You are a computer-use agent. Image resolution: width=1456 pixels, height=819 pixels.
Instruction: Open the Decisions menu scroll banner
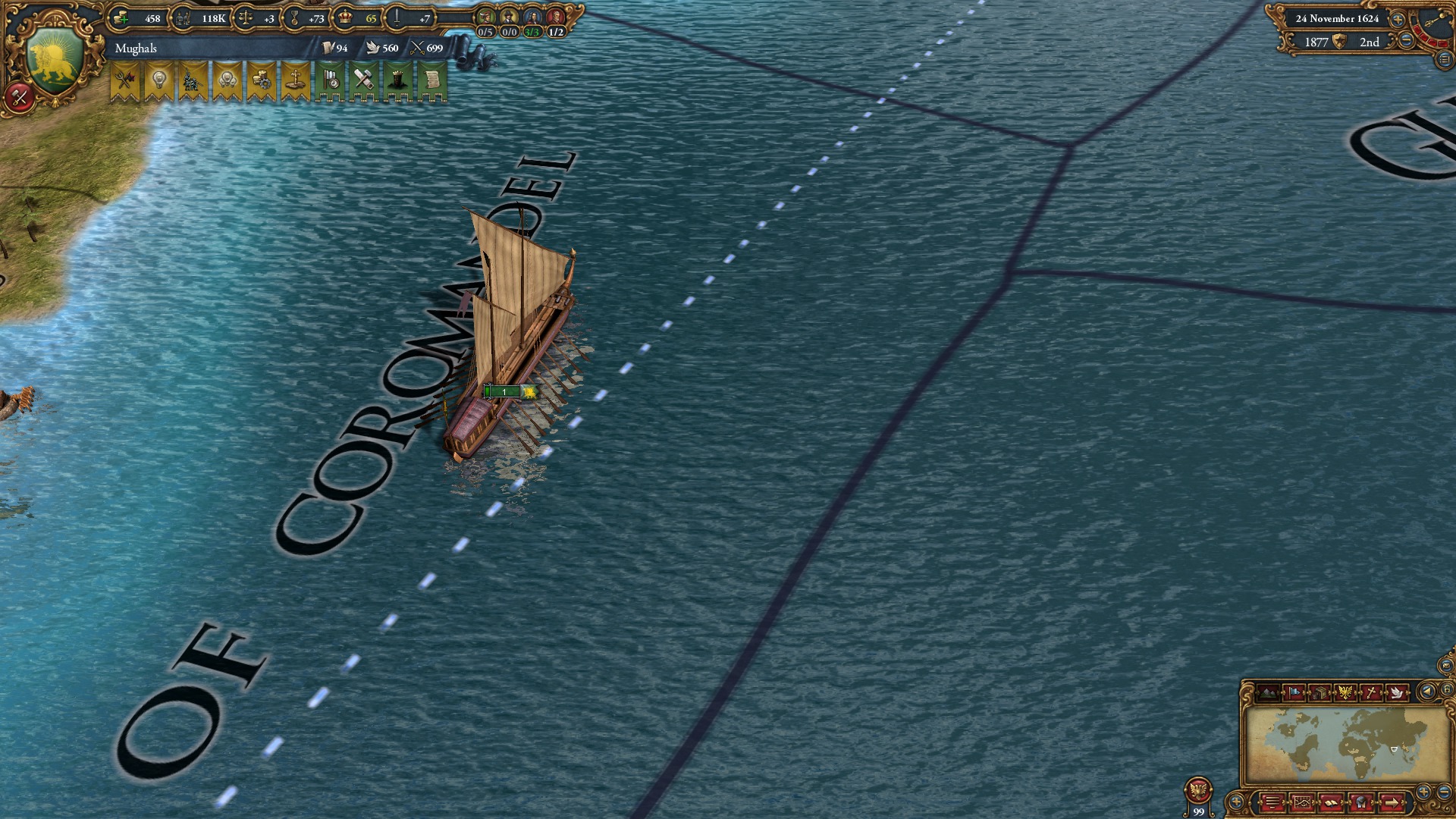pyautogui.click(x=432, y=80)
